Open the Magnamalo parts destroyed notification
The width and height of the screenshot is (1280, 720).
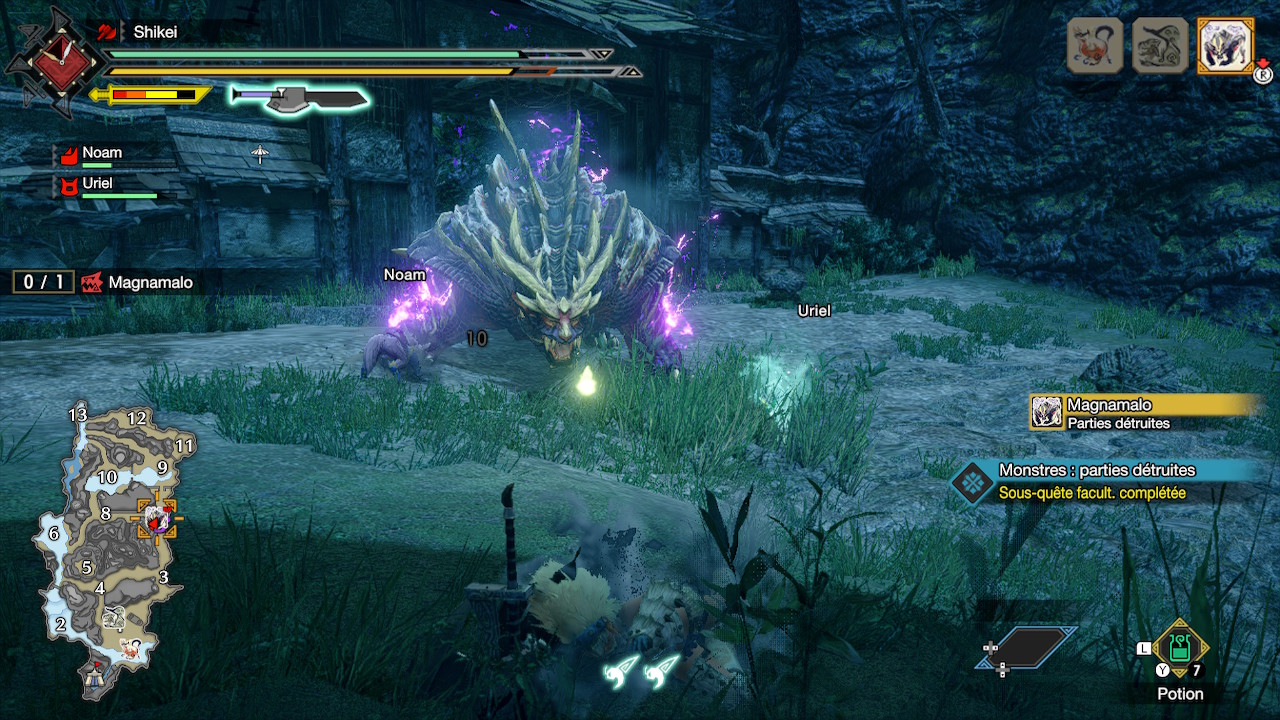(x=1145, y=412)
